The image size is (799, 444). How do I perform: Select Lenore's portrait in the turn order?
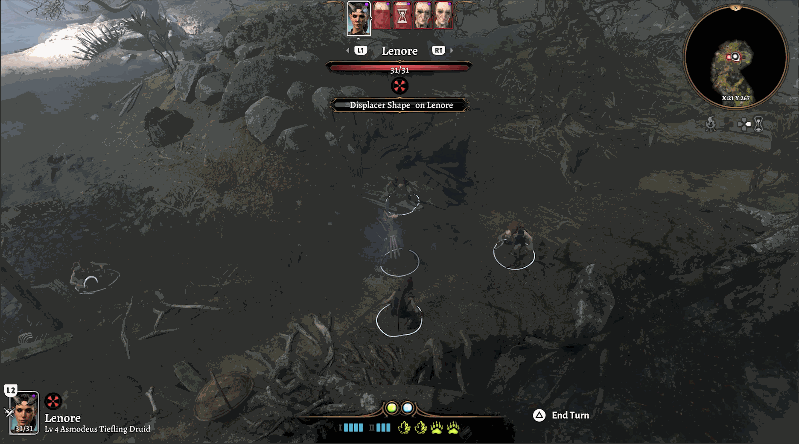[358, 17]
